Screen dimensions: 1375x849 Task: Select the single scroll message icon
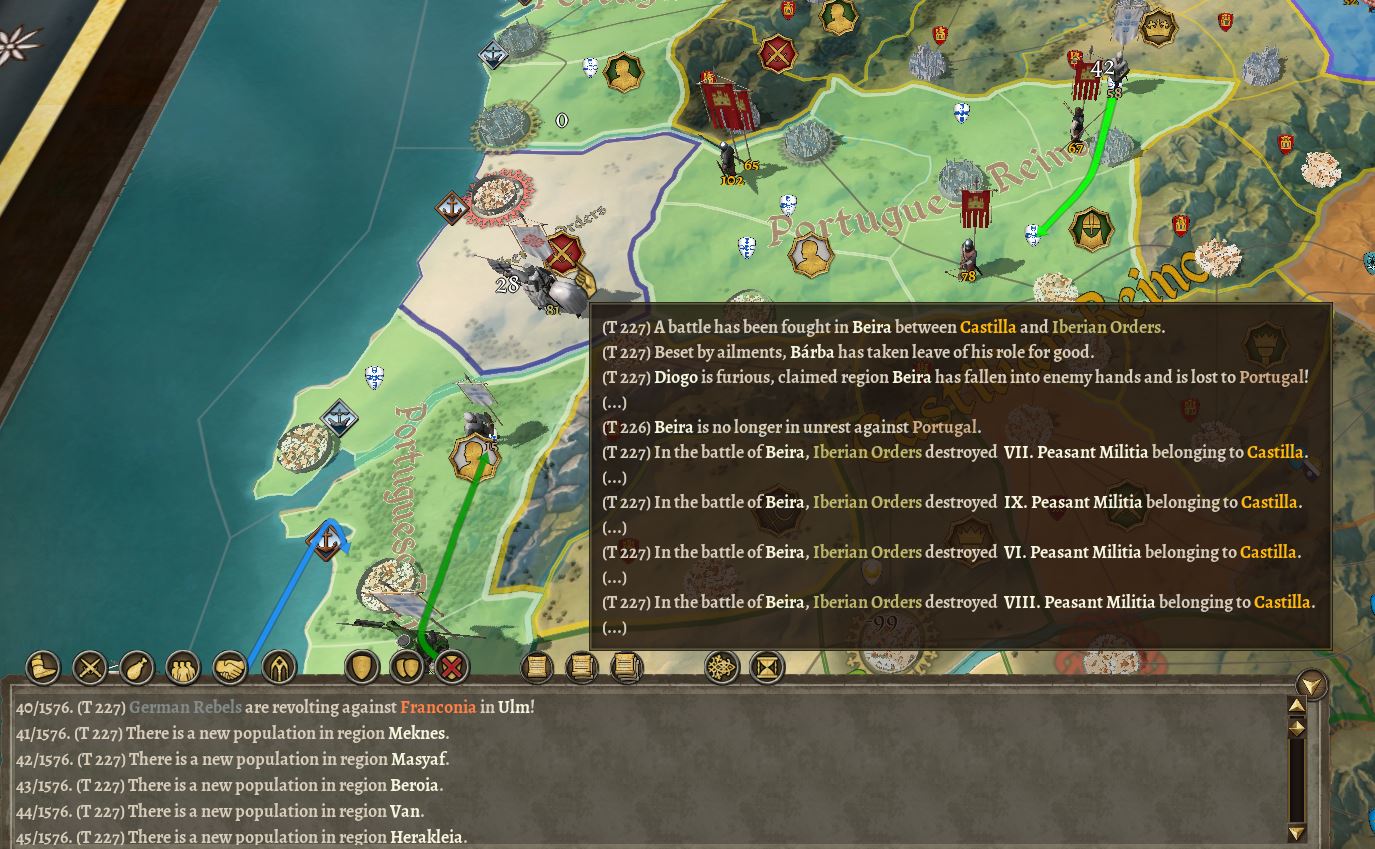pyautogui.click(x=536, y=667)
